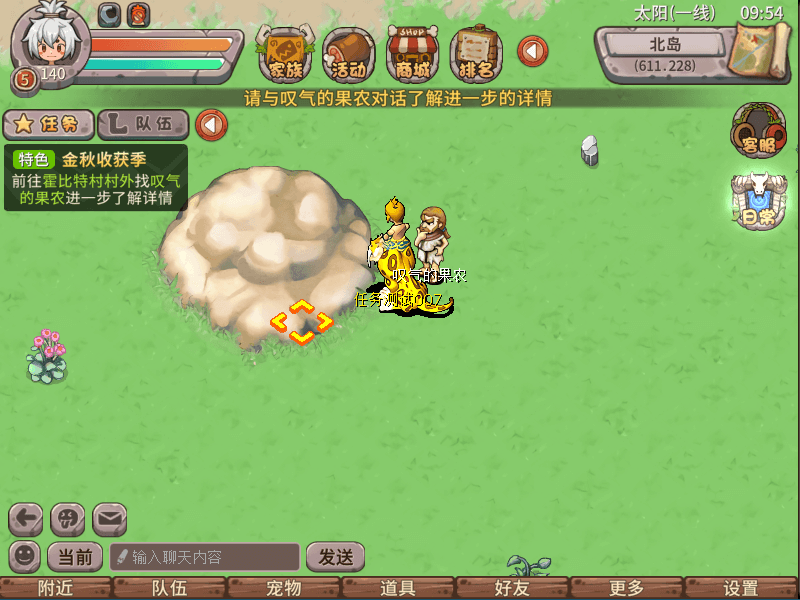Viewport: 800px width, 600px height.
Task: Switch to the 任务 quest tab
Action: [x=48, y=124]
